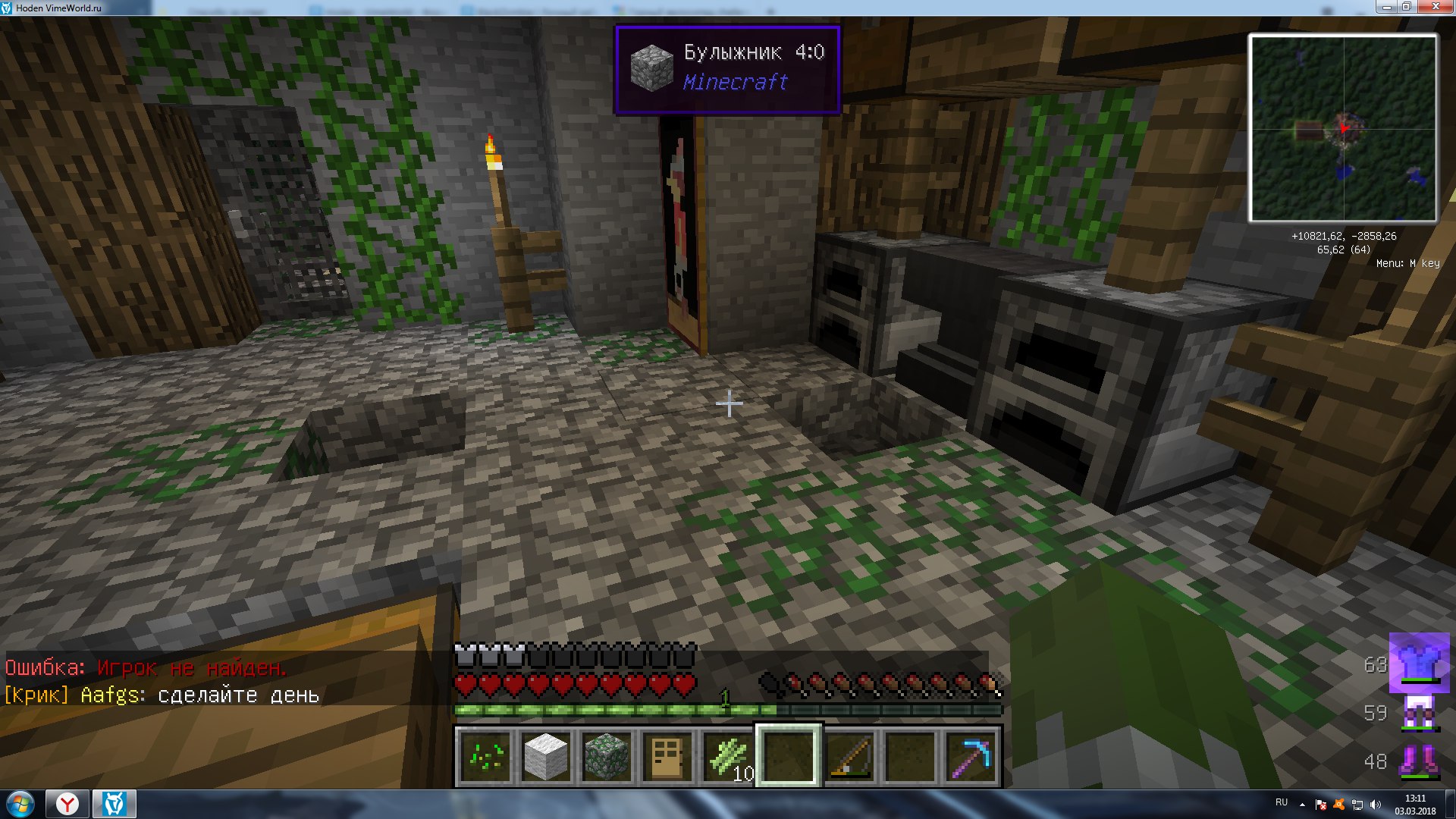
Task: Close the game window
Action: (1436, 7)
